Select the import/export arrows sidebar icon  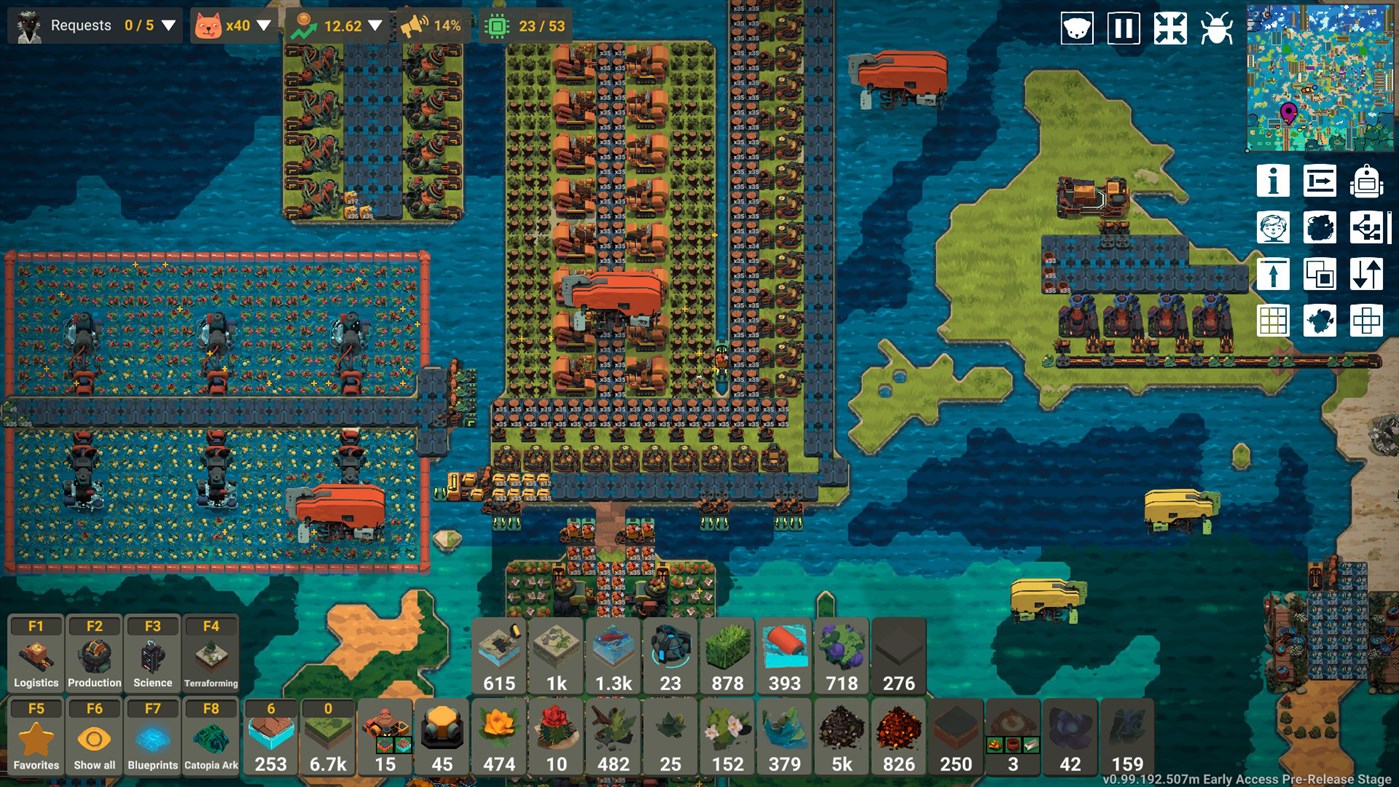tap(1365, 273)
